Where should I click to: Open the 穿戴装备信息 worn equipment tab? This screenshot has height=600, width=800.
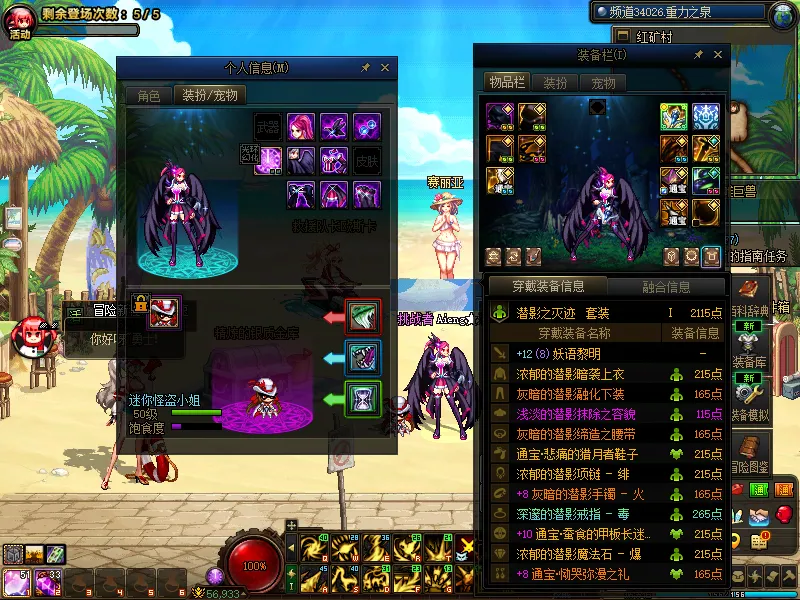[549, 287]
